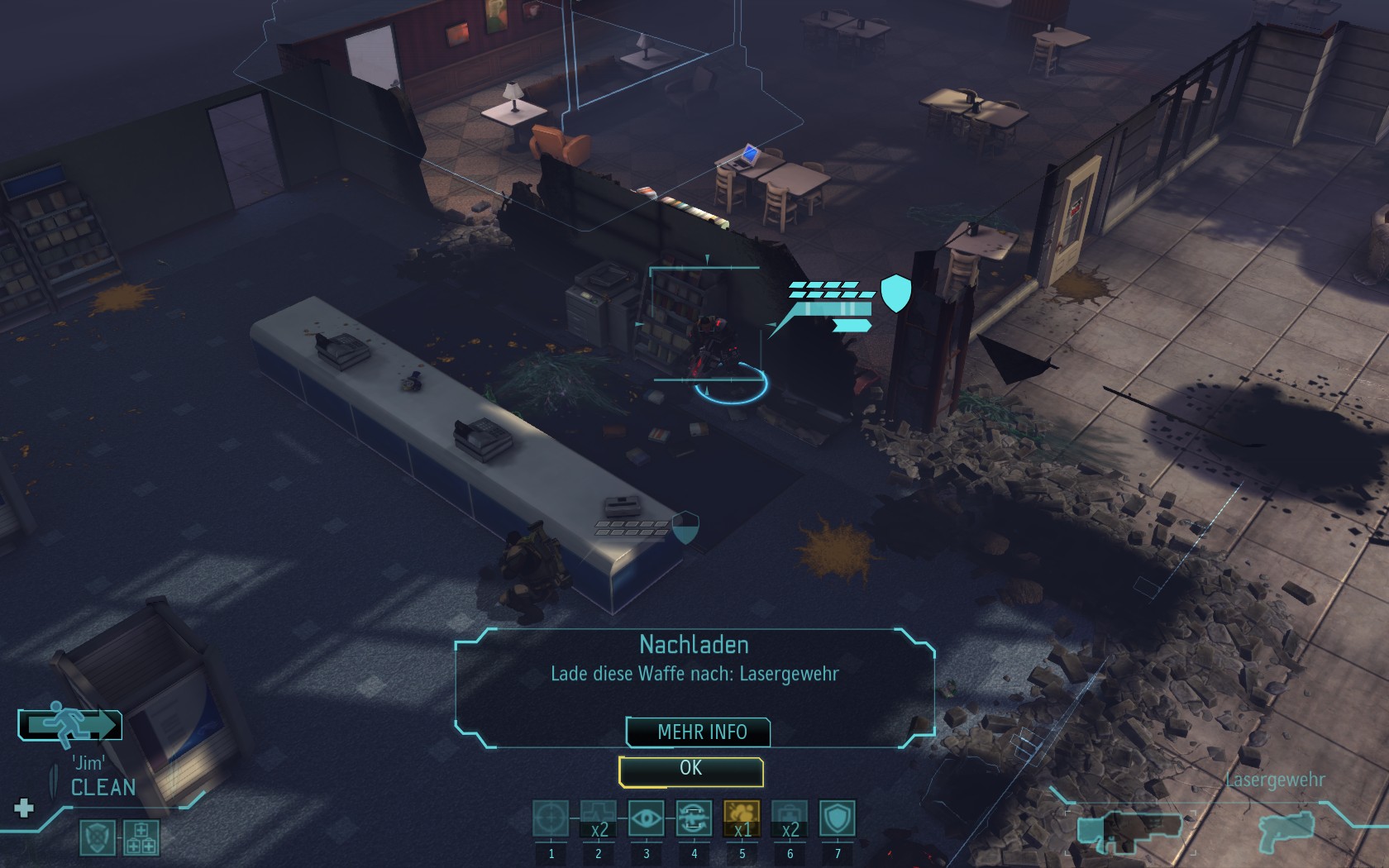Activate the eye Overwatch ability
Viewport: 1389px width, 868px height.
click(x=647, y=819)
